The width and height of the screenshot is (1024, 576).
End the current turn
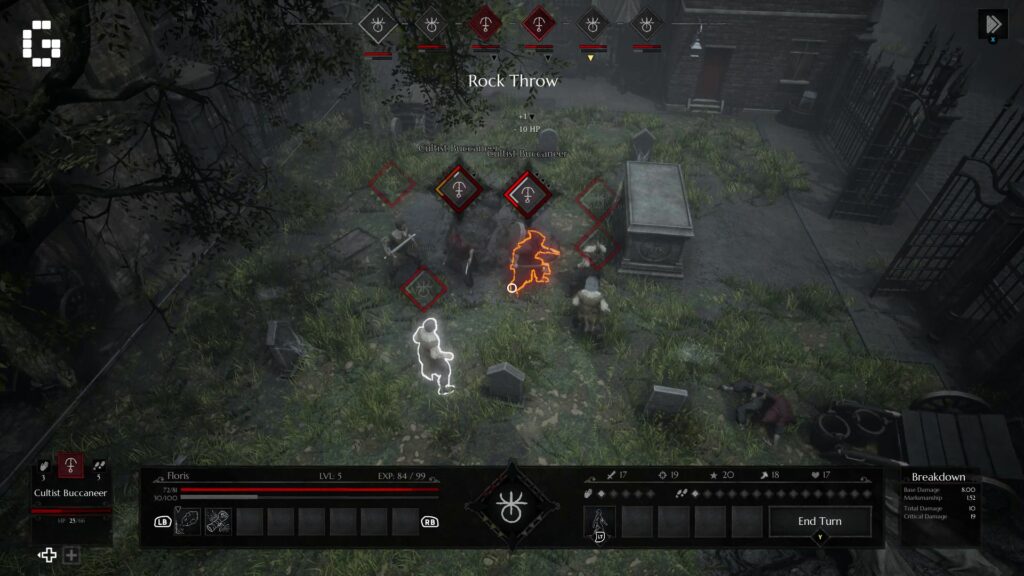(820, 521)
